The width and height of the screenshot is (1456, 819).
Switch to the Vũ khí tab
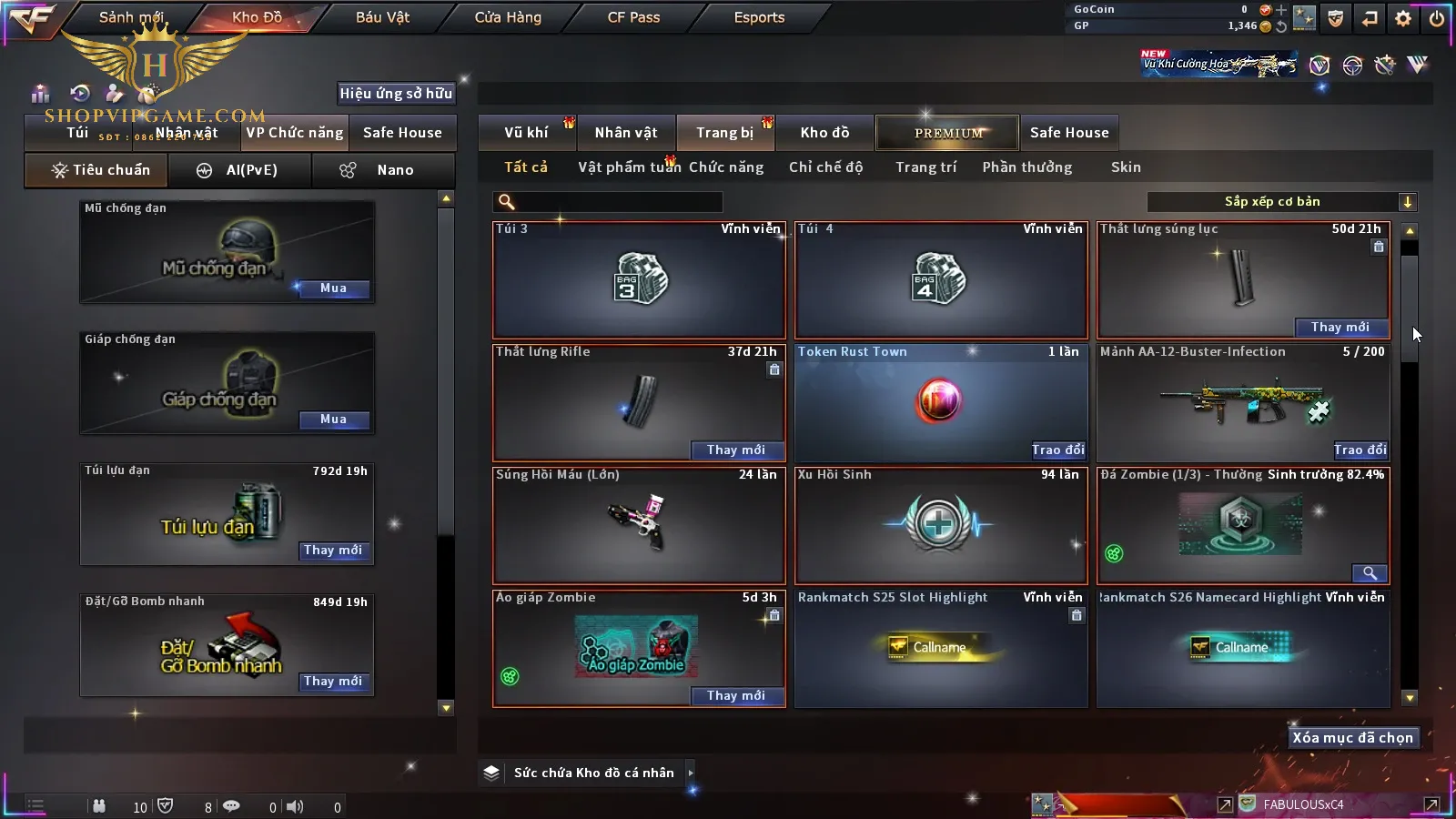(x=526, y=133)
